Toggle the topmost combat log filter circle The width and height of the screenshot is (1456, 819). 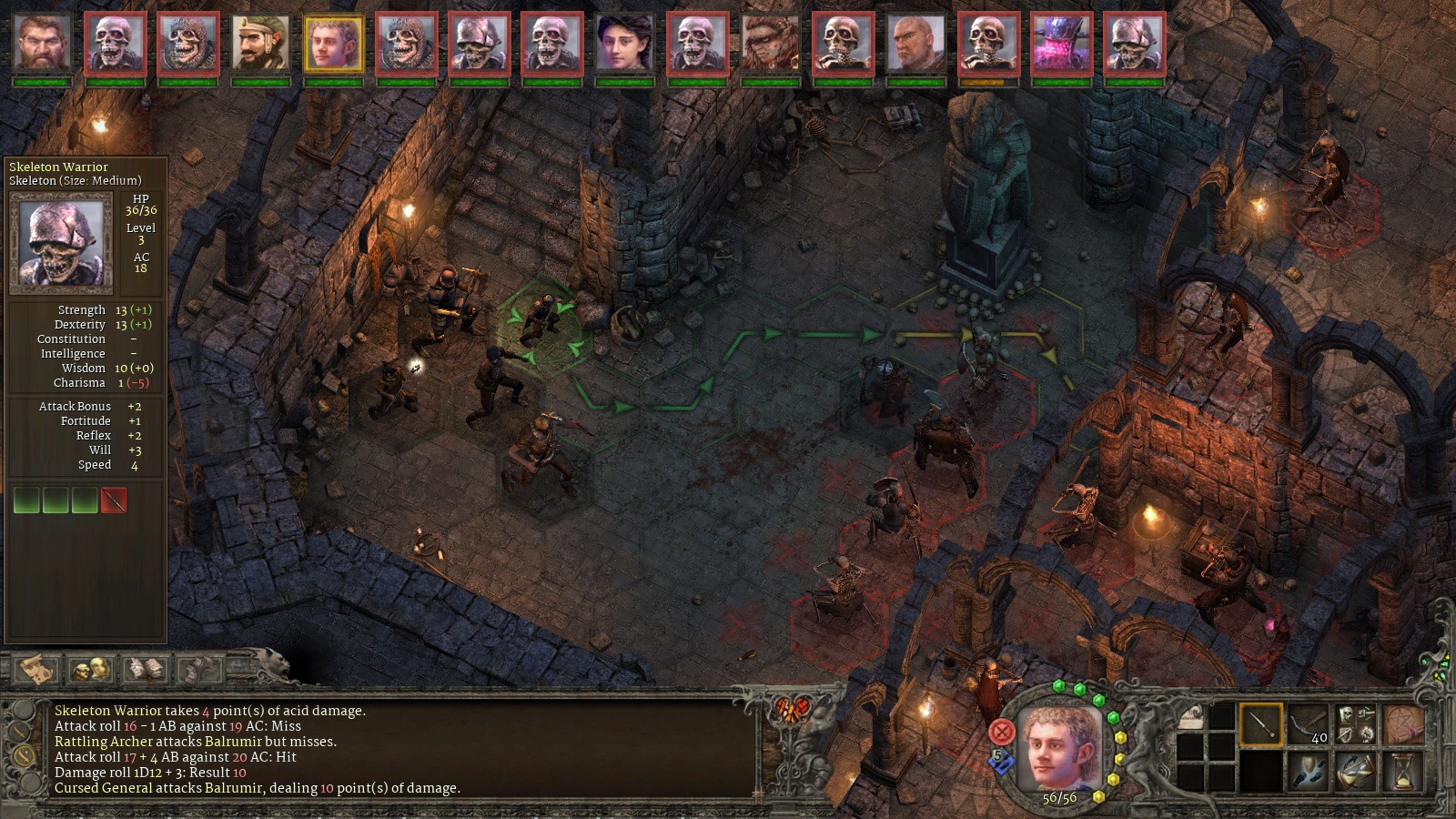tap(22, 710)
